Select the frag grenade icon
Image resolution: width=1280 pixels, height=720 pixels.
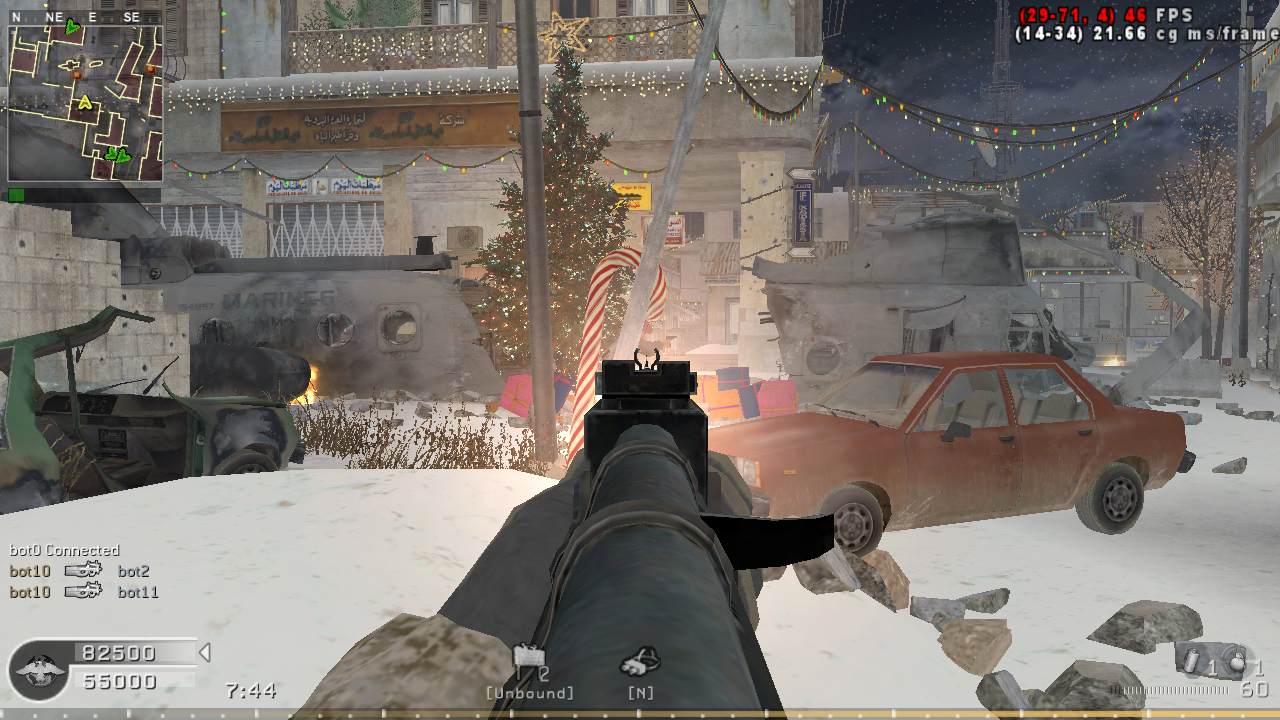coord(1239,661)
